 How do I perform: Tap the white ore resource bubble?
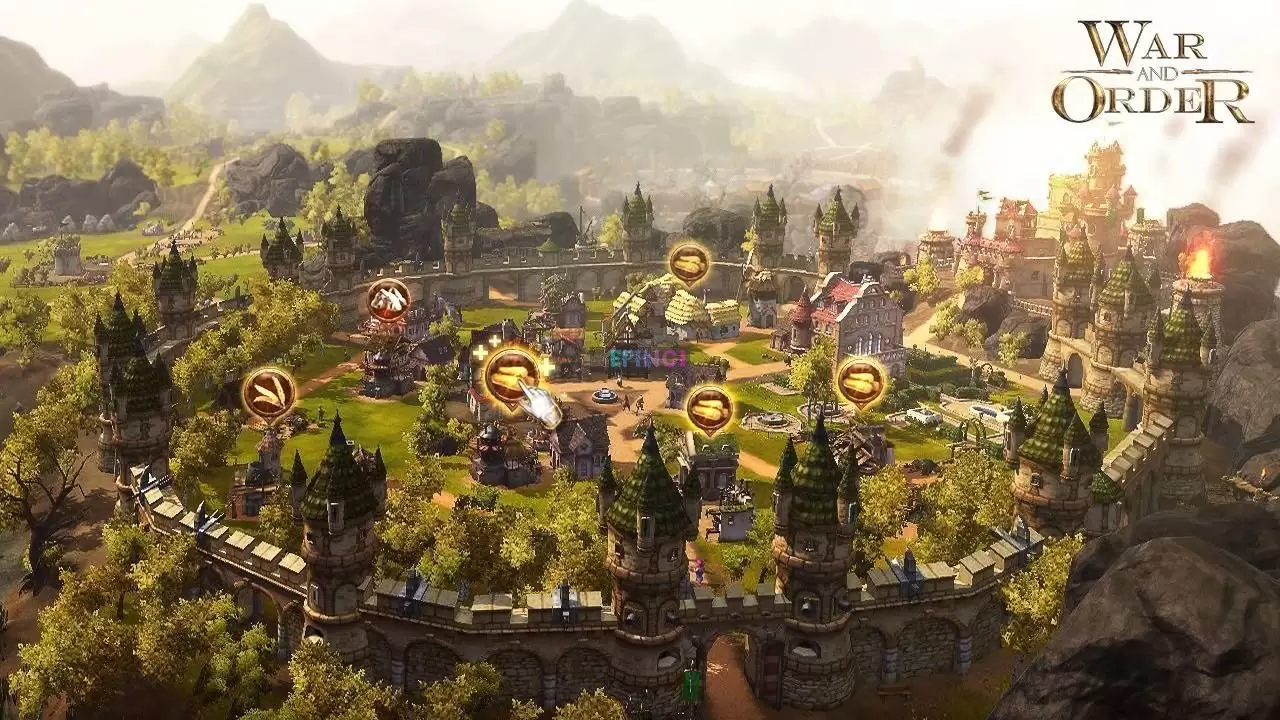(x=388, y=297)
